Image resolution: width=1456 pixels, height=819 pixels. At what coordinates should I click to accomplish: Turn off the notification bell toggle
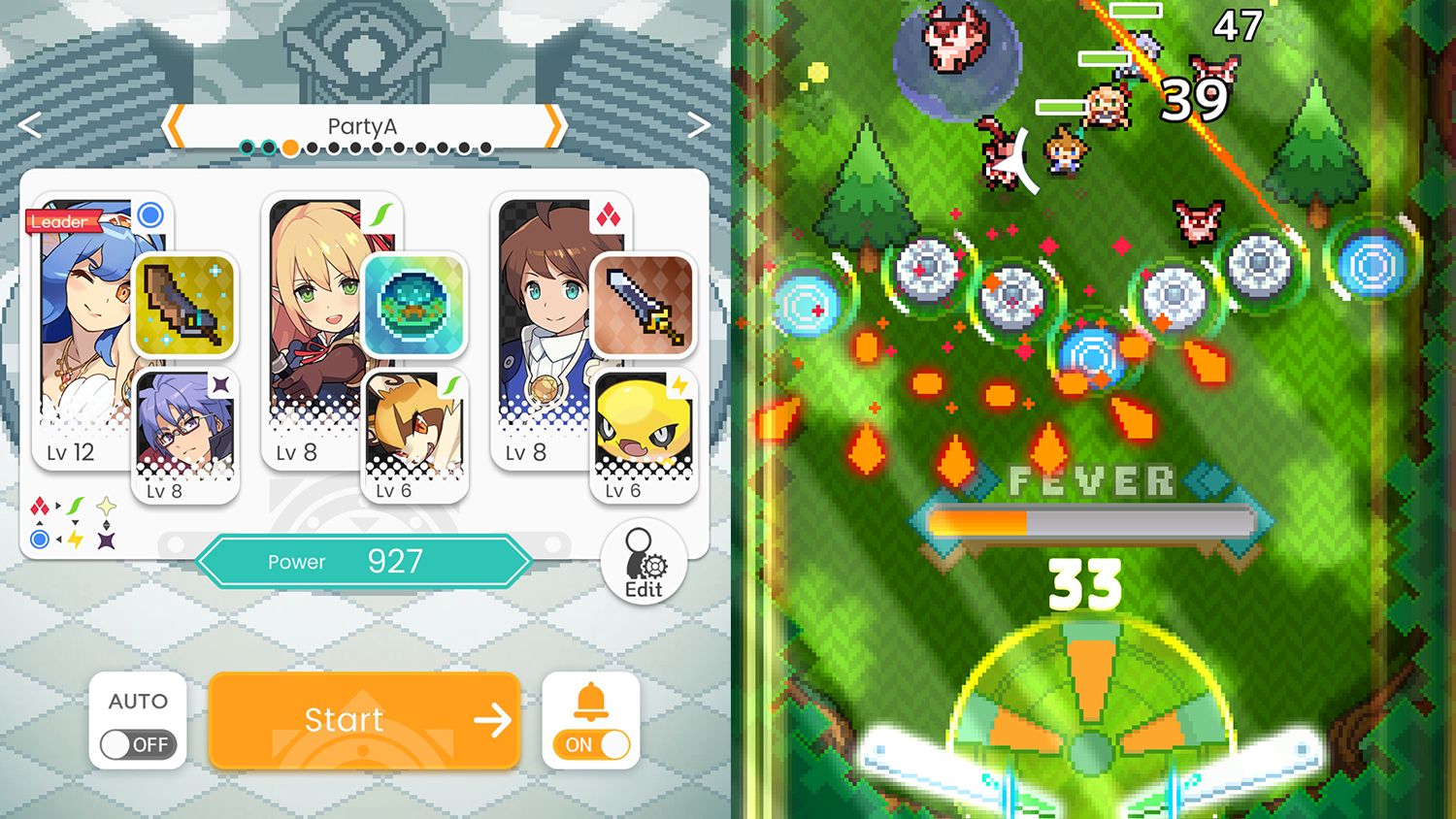pos(590,743)
